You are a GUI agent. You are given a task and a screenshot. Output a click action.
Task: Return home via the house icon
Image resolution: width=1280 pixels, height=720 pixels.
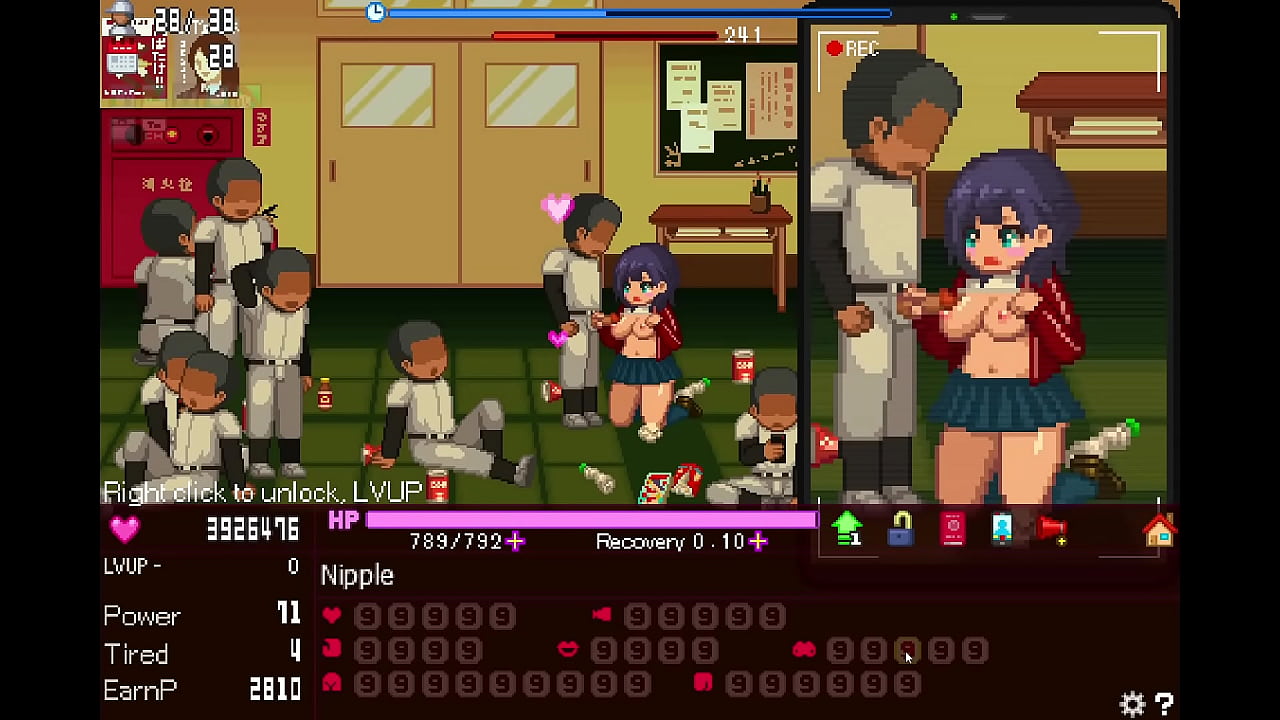(x=1159, y=530)
